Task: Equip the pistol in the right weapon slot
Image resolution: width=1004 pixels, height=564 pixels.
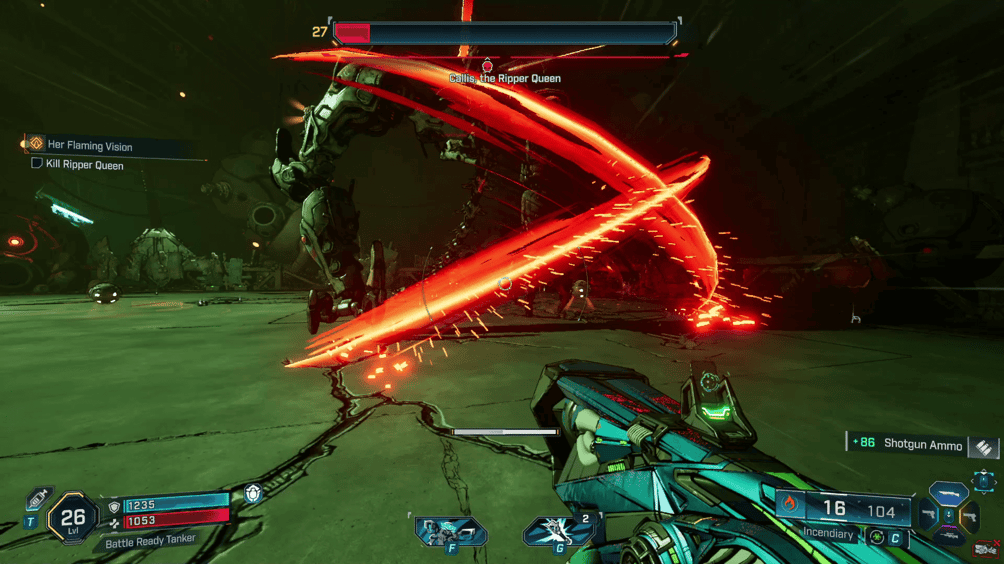Action: click(x=968, y=516)
